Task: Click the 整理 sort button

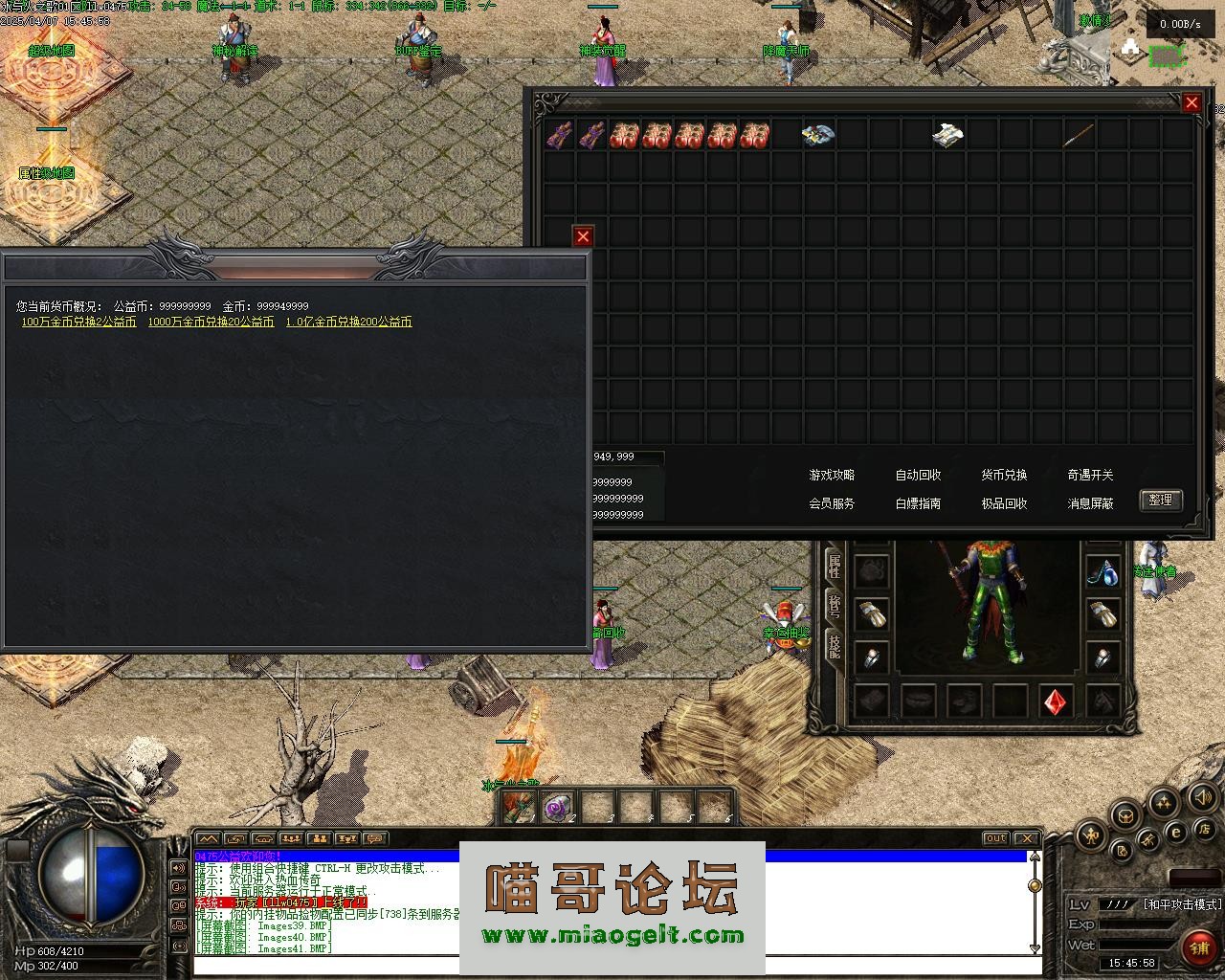Action: [1160, 501]
